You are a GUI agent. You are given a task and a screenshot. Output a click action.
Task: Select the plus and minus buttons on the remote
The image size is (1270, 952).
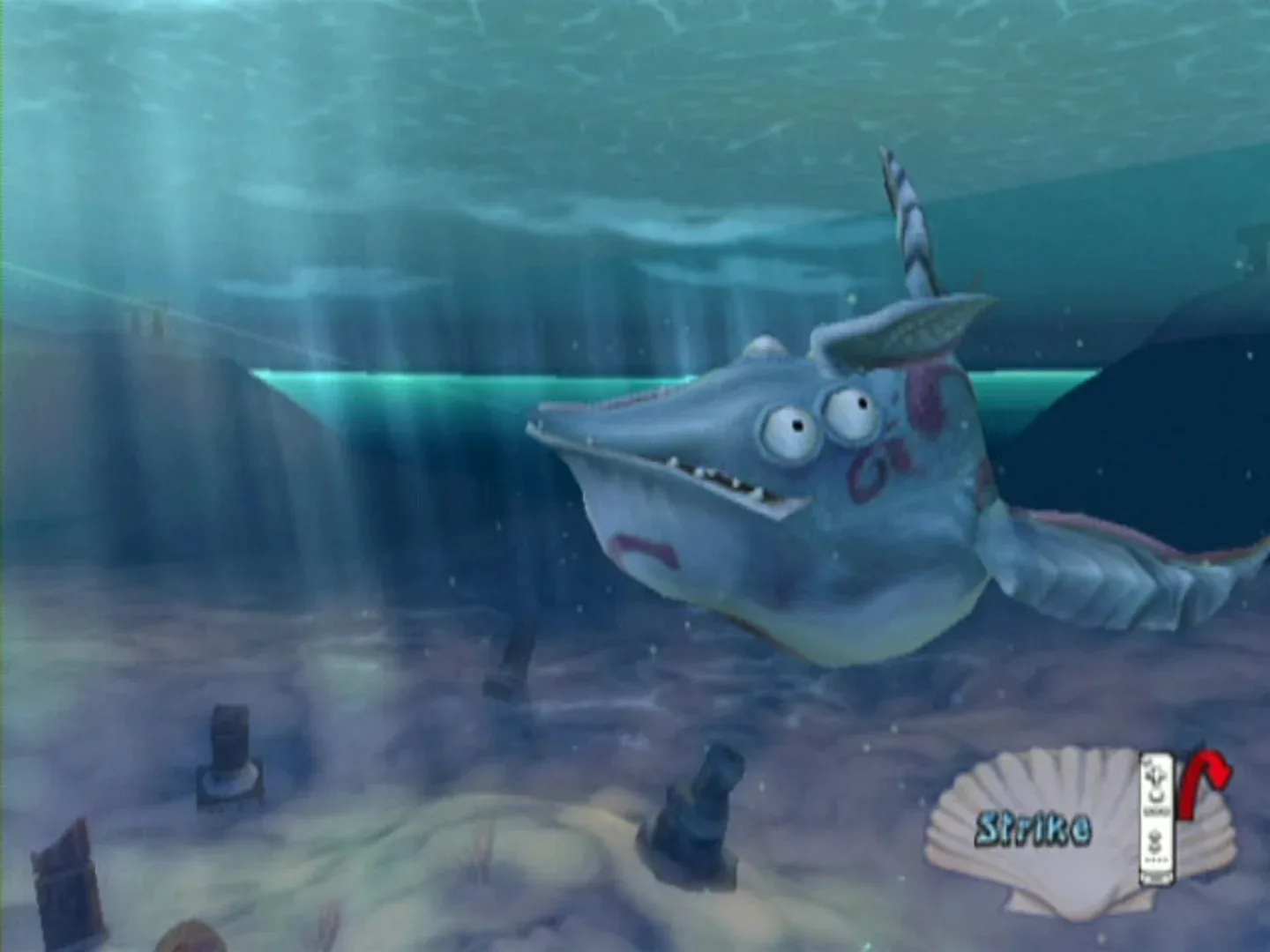point(1155,811)
